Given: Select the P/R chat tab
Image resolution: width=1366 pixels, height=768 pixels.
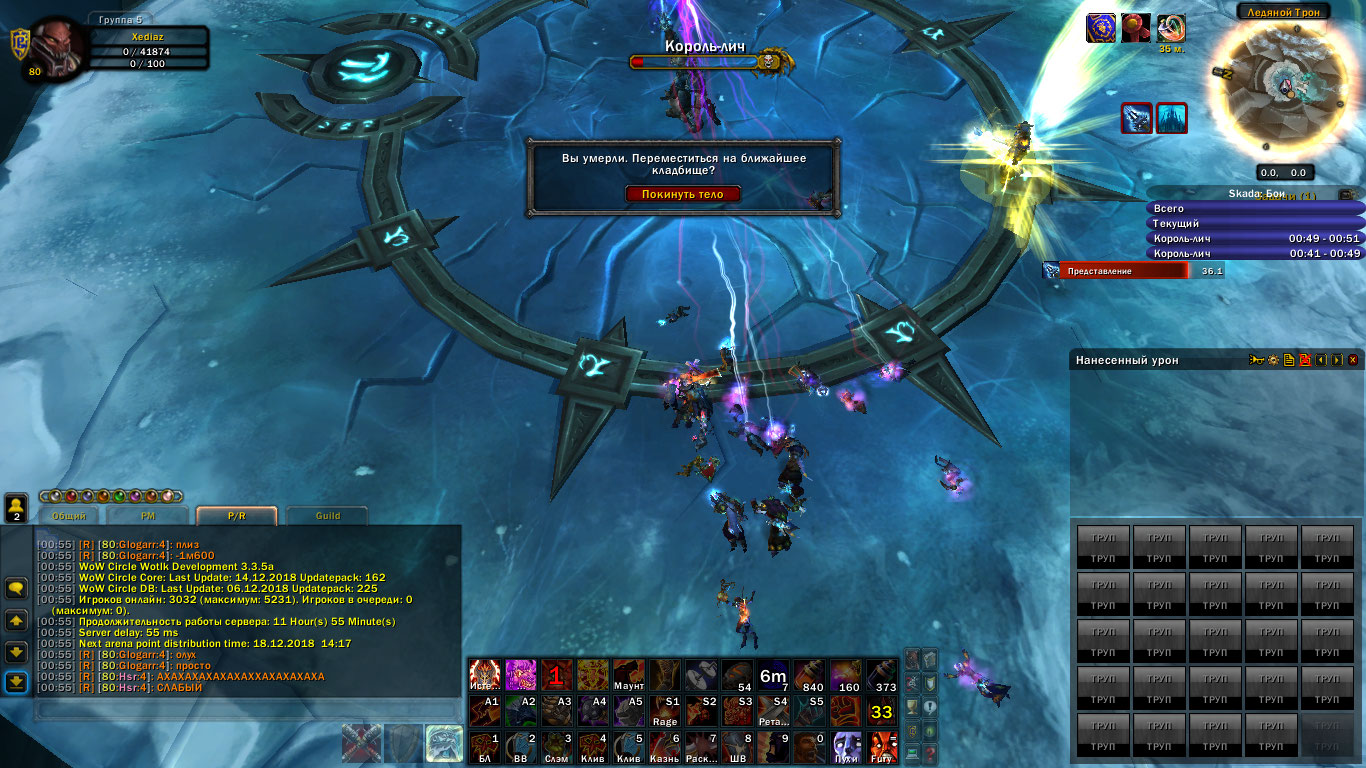Looking at the screenshot, I should click(x=236, y=516).
